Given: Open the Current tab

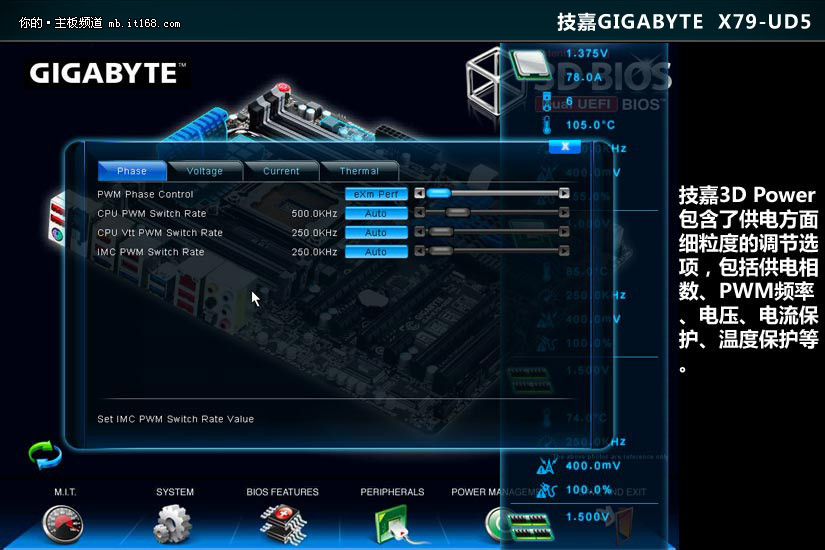Looking at the screenshot, I should (281, 171).
